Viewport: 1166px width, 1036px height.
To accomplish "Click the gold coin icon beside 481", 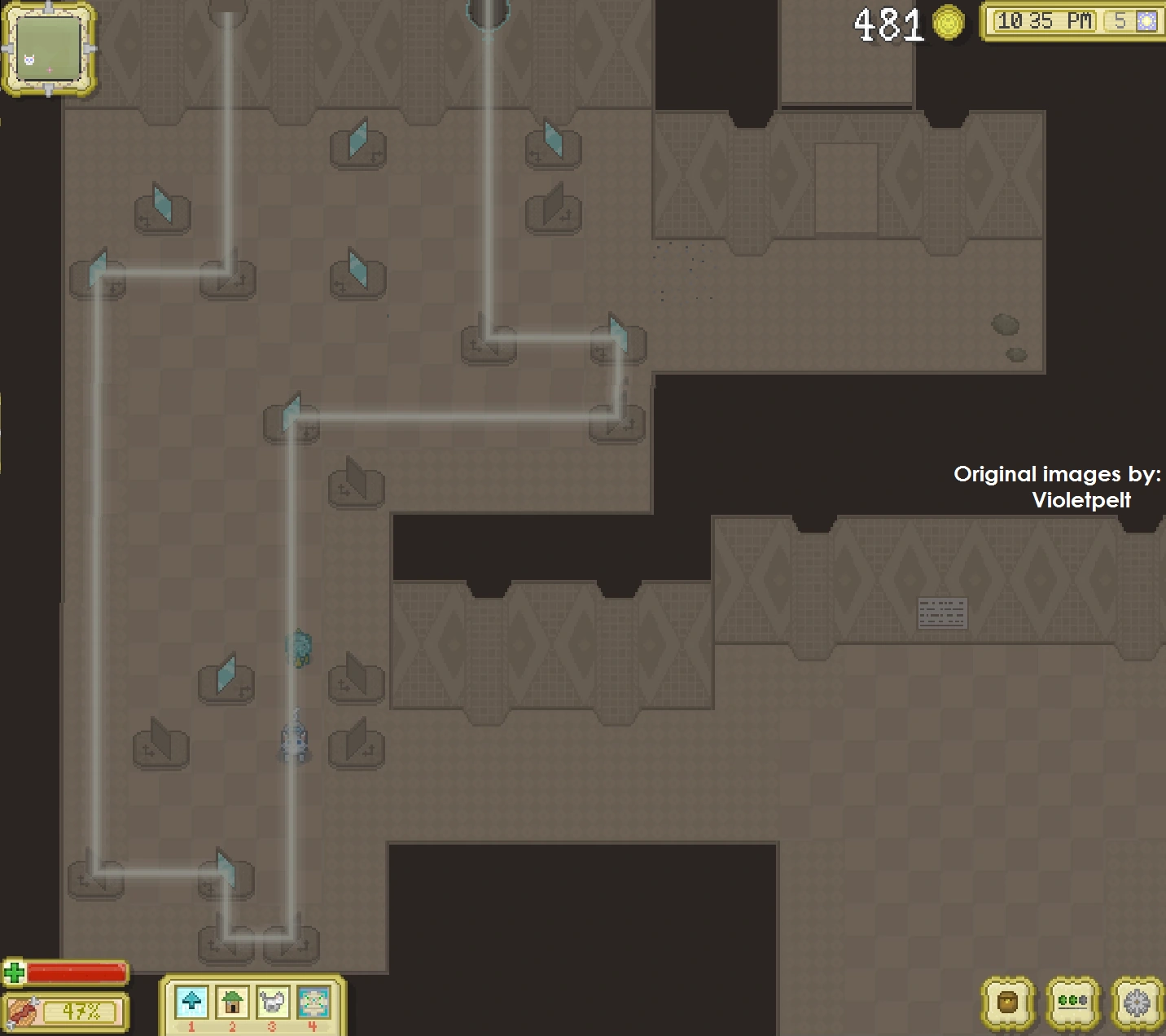I will point(948,24).
